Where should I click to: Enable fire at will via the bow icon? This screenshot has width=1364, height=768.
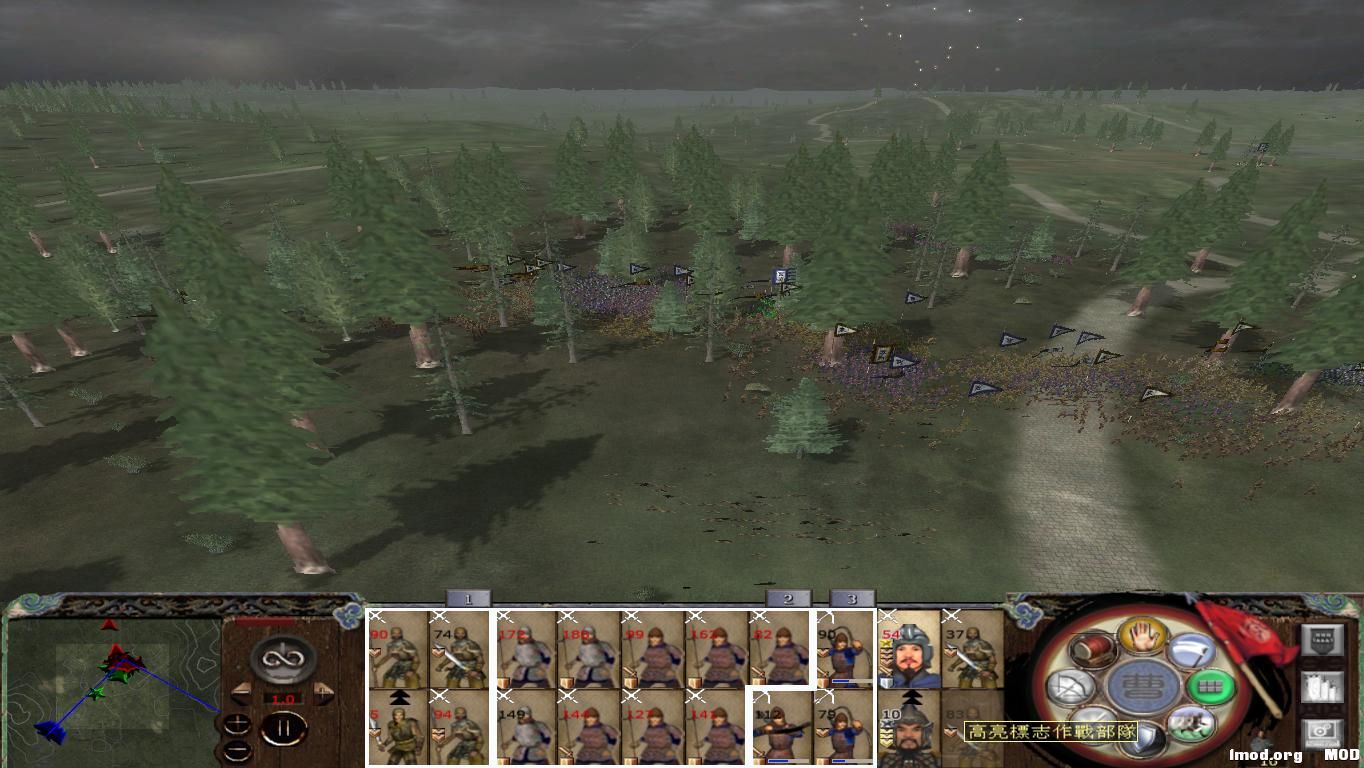coord(1070,687)
